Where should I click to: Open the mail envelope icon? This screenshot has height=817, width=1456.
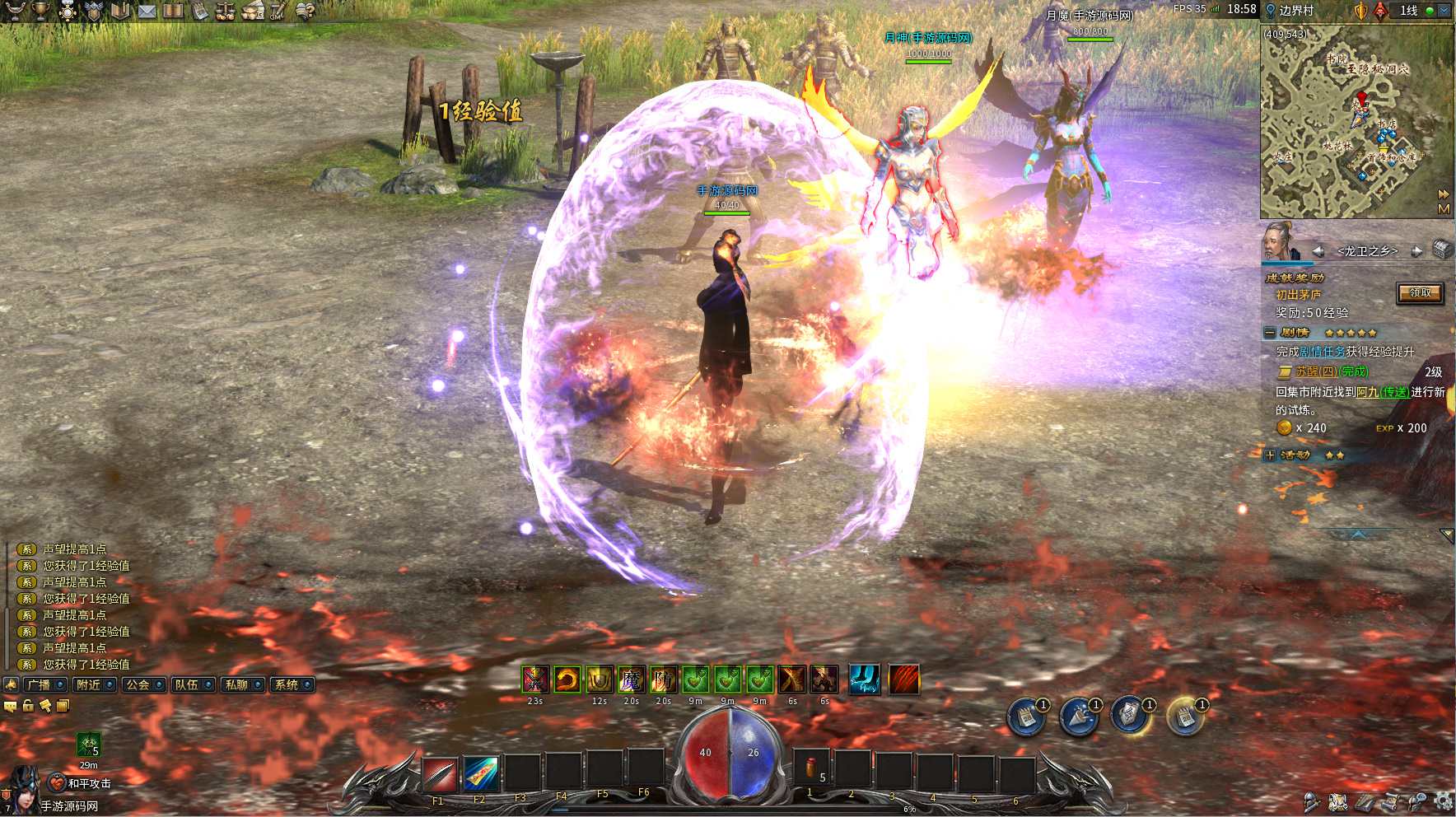(147, 11)
